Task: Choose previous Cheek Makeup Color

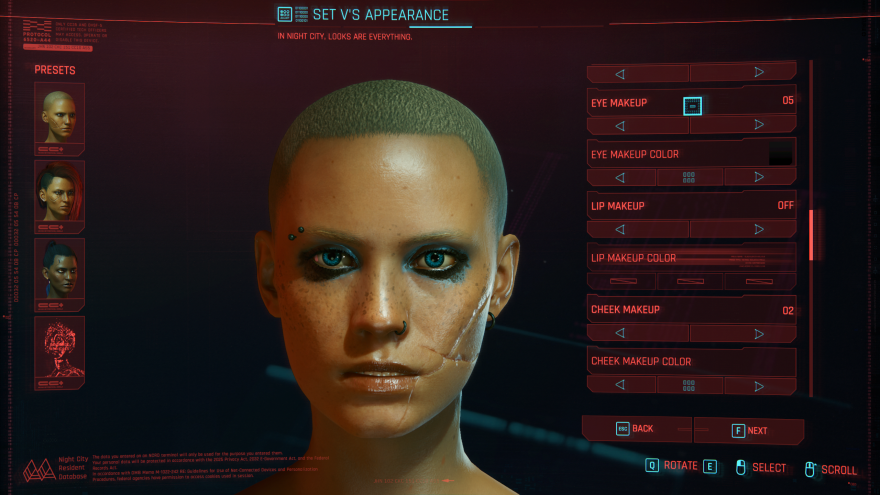Action: (620, 385)
